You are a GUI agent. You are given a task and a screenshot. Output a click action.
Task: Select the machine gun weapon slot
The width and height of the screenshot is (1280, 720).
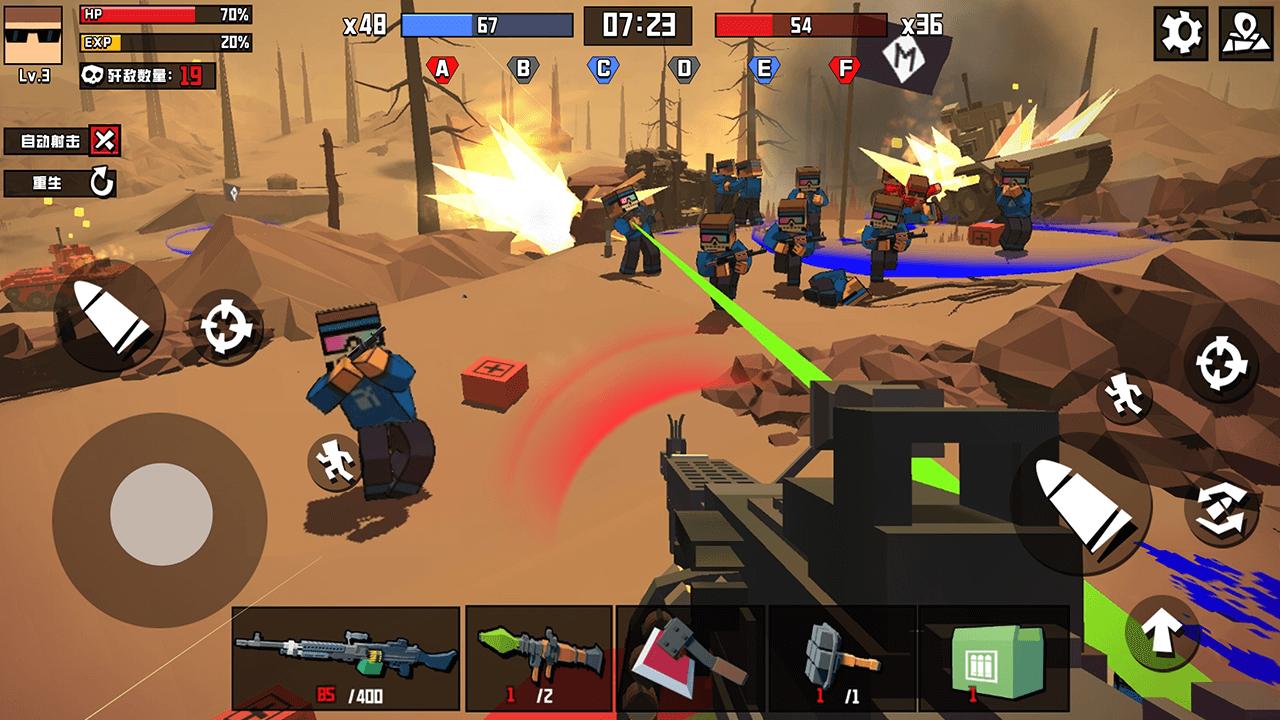pos(346,657)
